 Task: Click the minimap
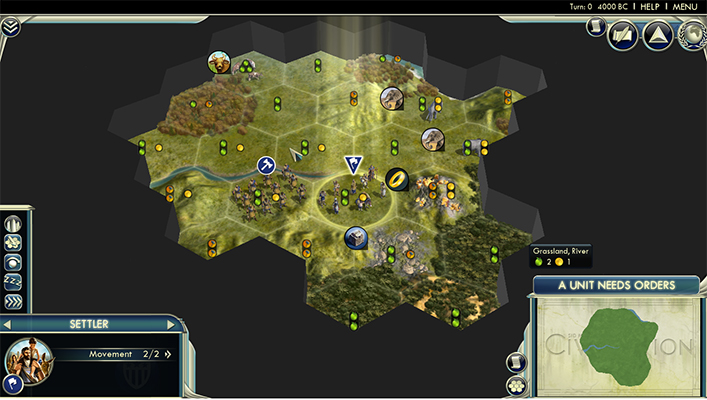[x=617, y=346]
